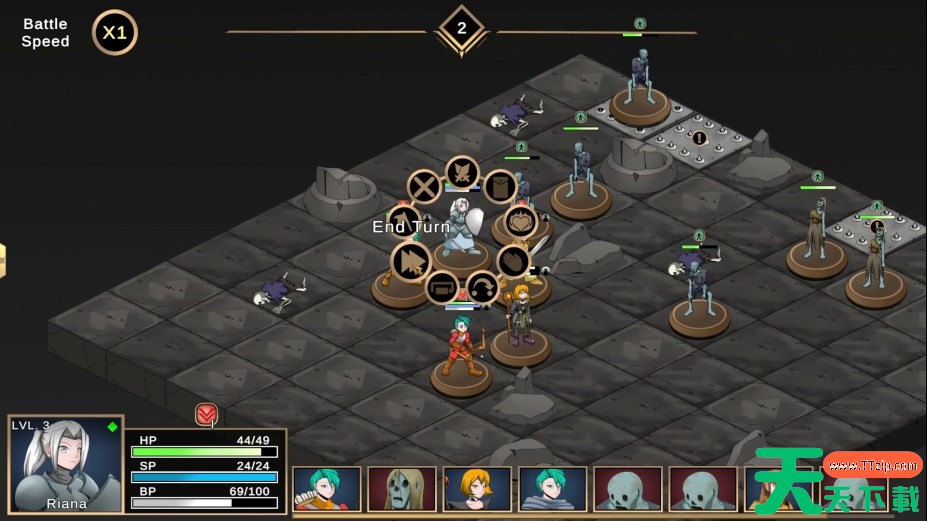The height and width of the screenshot is (521, 927).
Task: Open the yellow side tab on the left edge
Action: click(x=3, y=261)
